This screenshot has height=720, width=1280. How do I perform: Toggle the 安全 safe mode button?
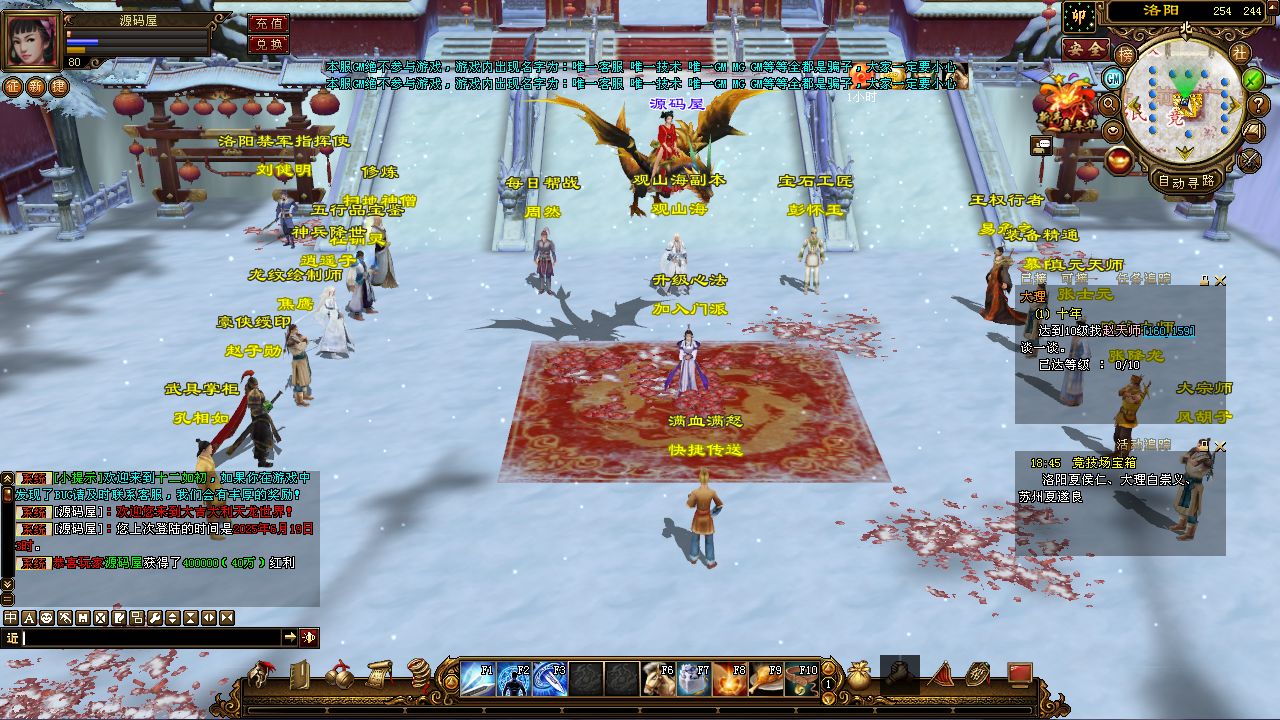[x=1084, y=48]
